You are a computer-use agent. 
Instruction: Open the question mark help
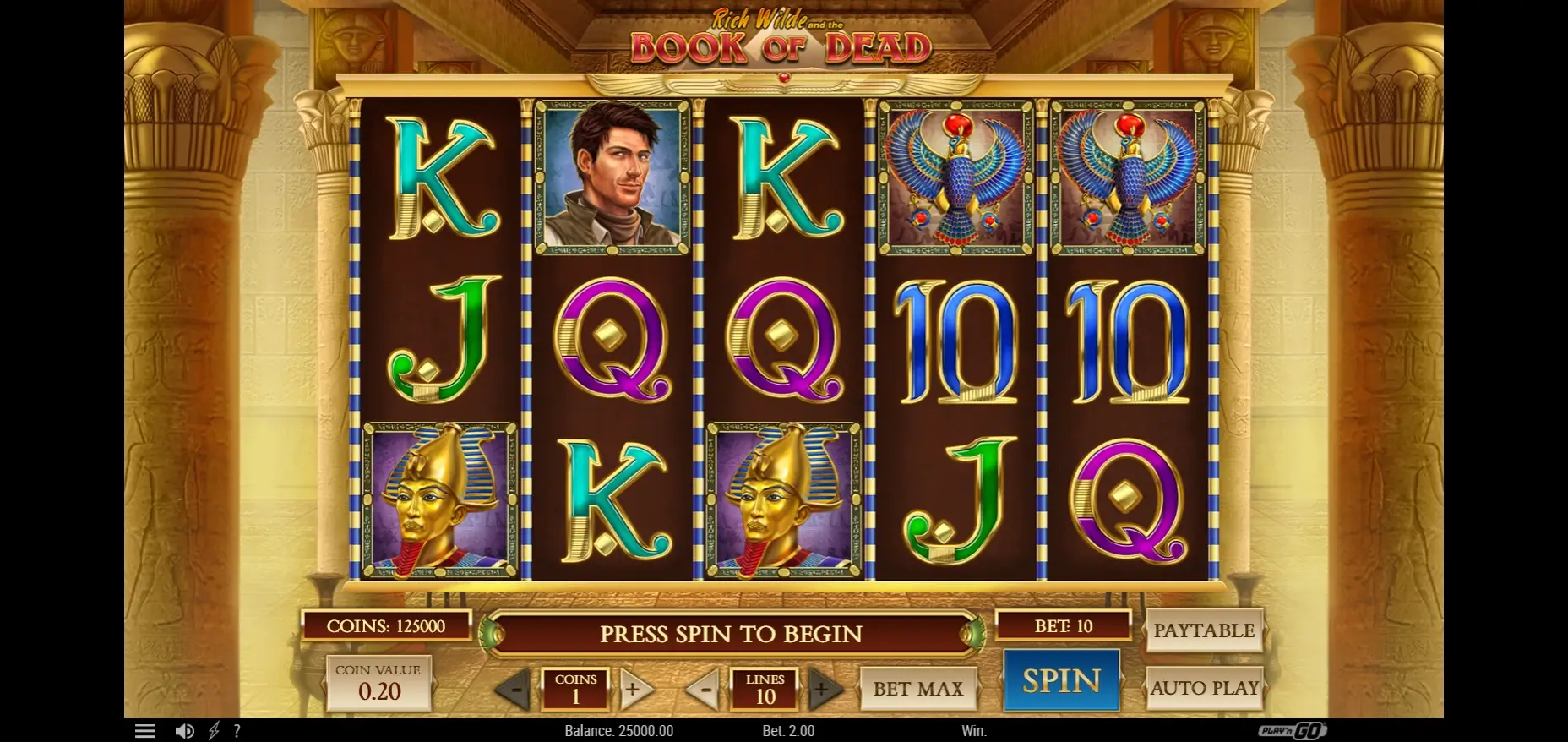point(237,731)
